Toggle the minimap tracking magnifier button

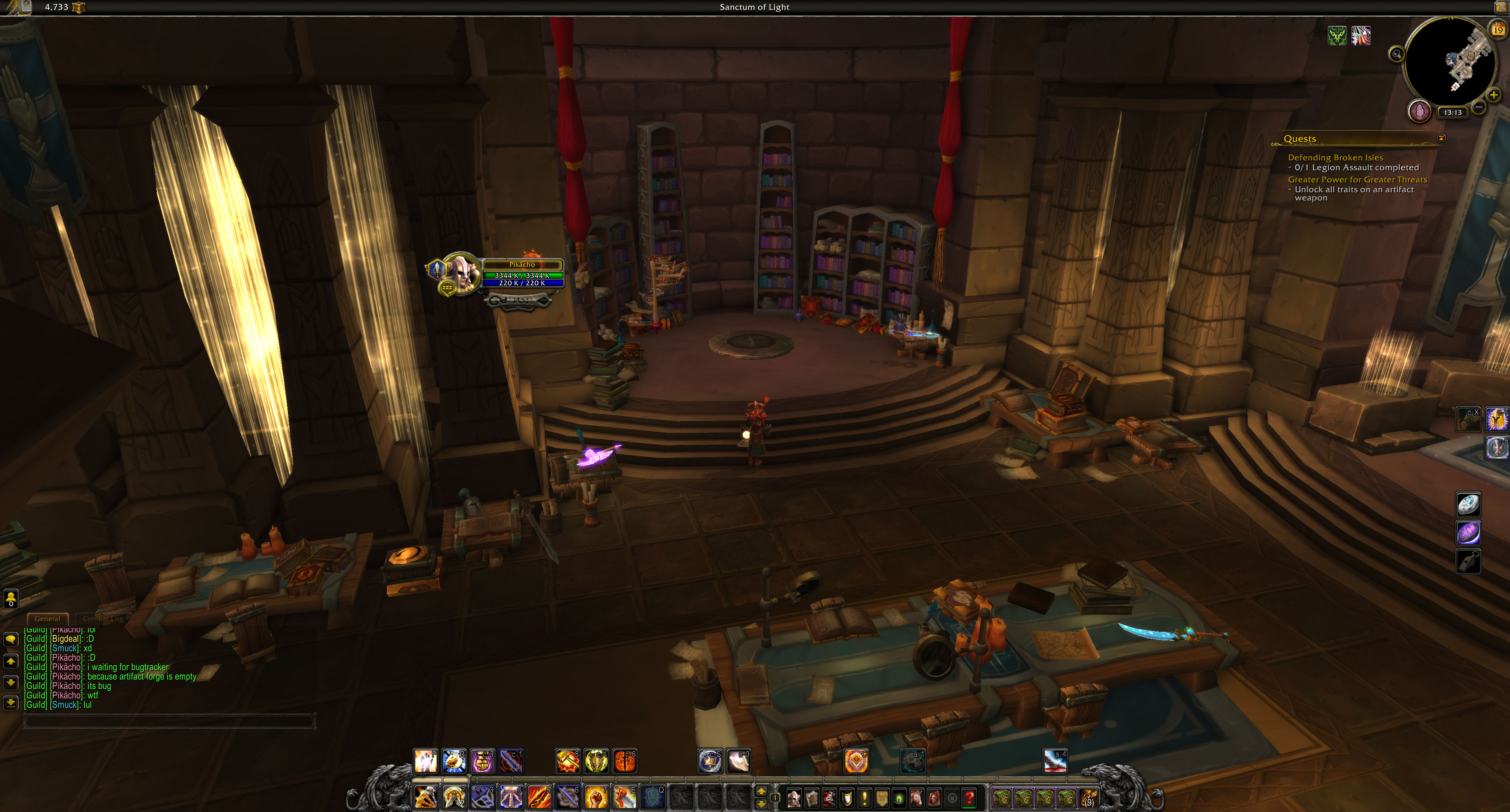[x=1396, y=55]
